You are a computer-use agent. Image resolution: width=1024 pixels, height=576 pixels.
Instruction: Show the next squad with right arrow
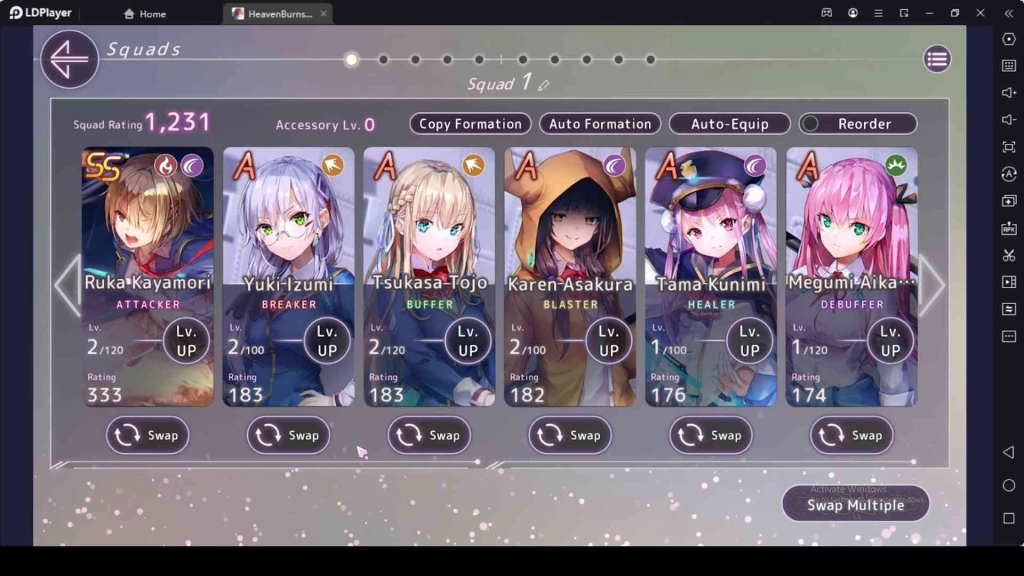[x=932, y=285]
